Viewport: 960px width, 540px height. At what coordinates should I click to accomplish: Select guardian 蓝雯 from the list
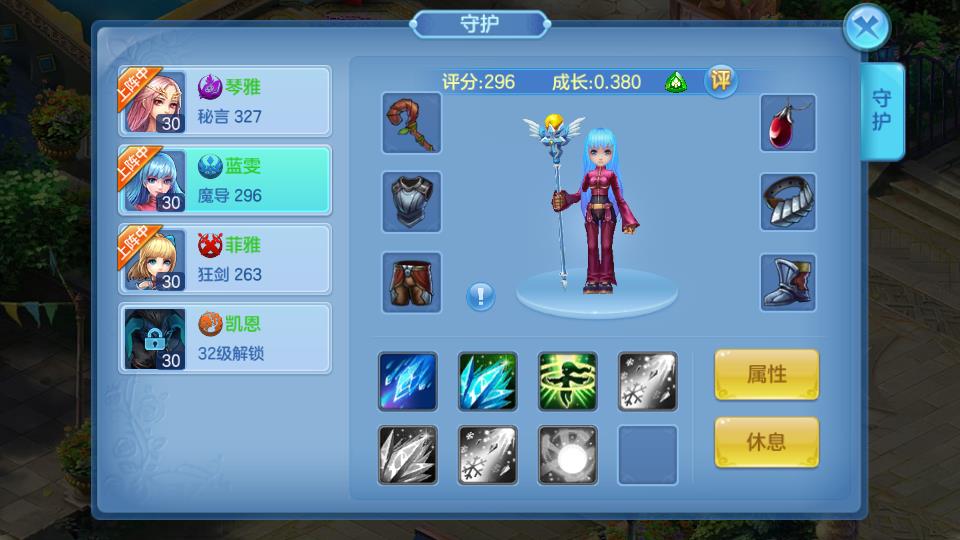(225, 180)
